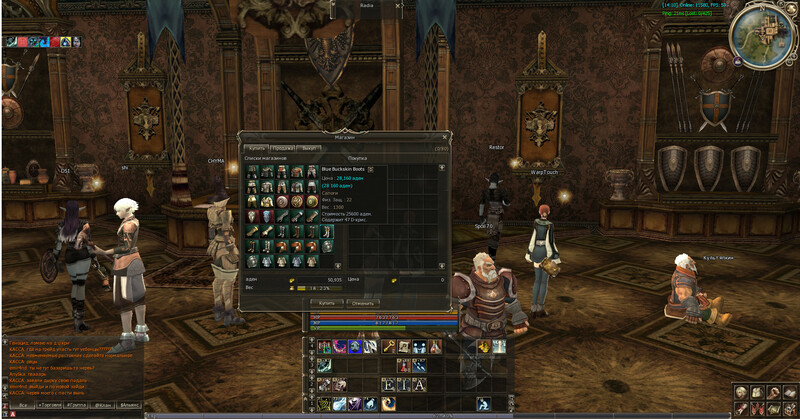The height and width of the screenshot is (419, 800).
Task: Switch to the Продажа tab
Action: click(284, 148)
